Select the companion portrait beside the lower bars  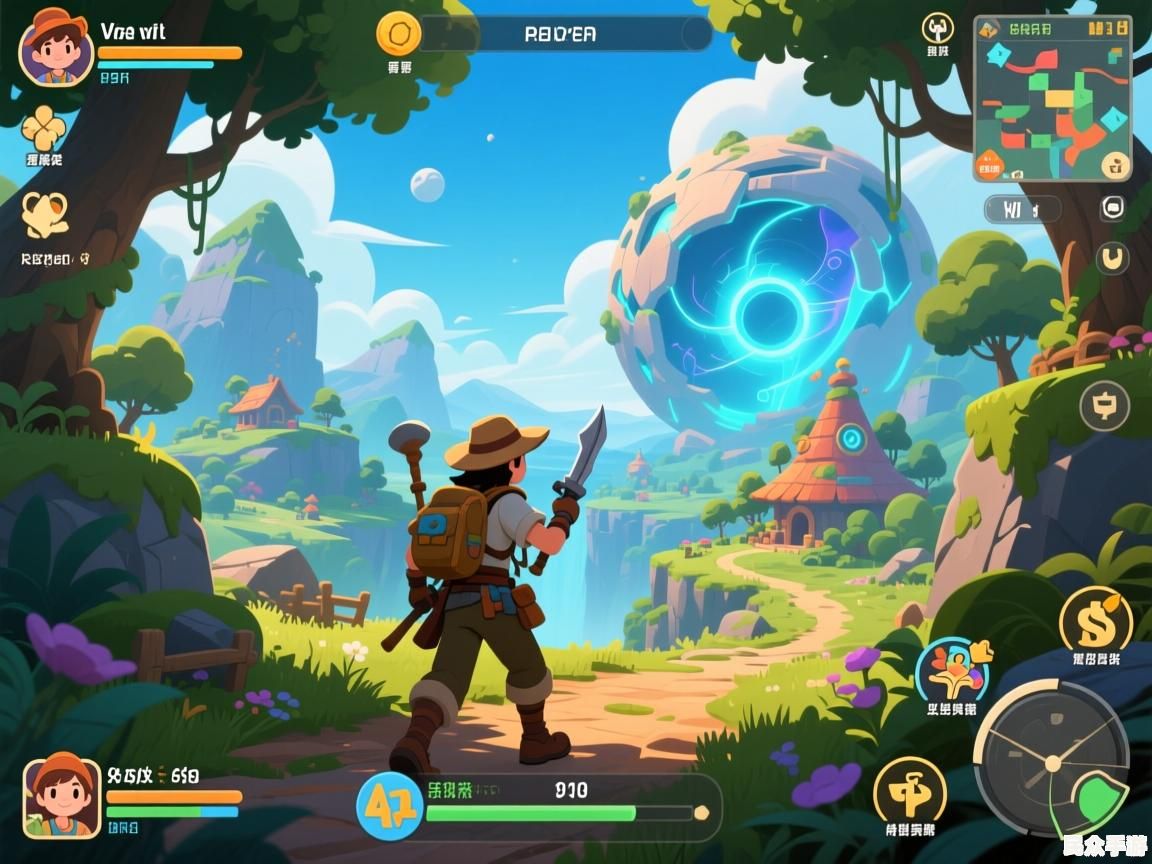point(62,796)
